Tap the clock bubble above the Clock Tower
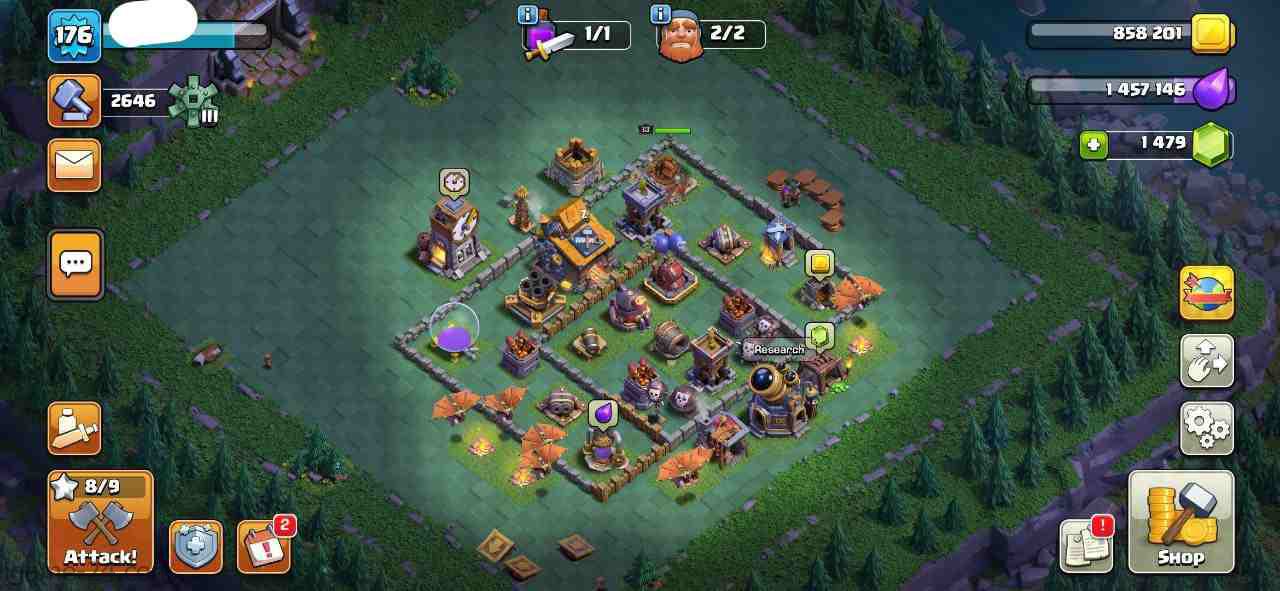Screen dimensions: 1280x591 [x=454, y=182]
